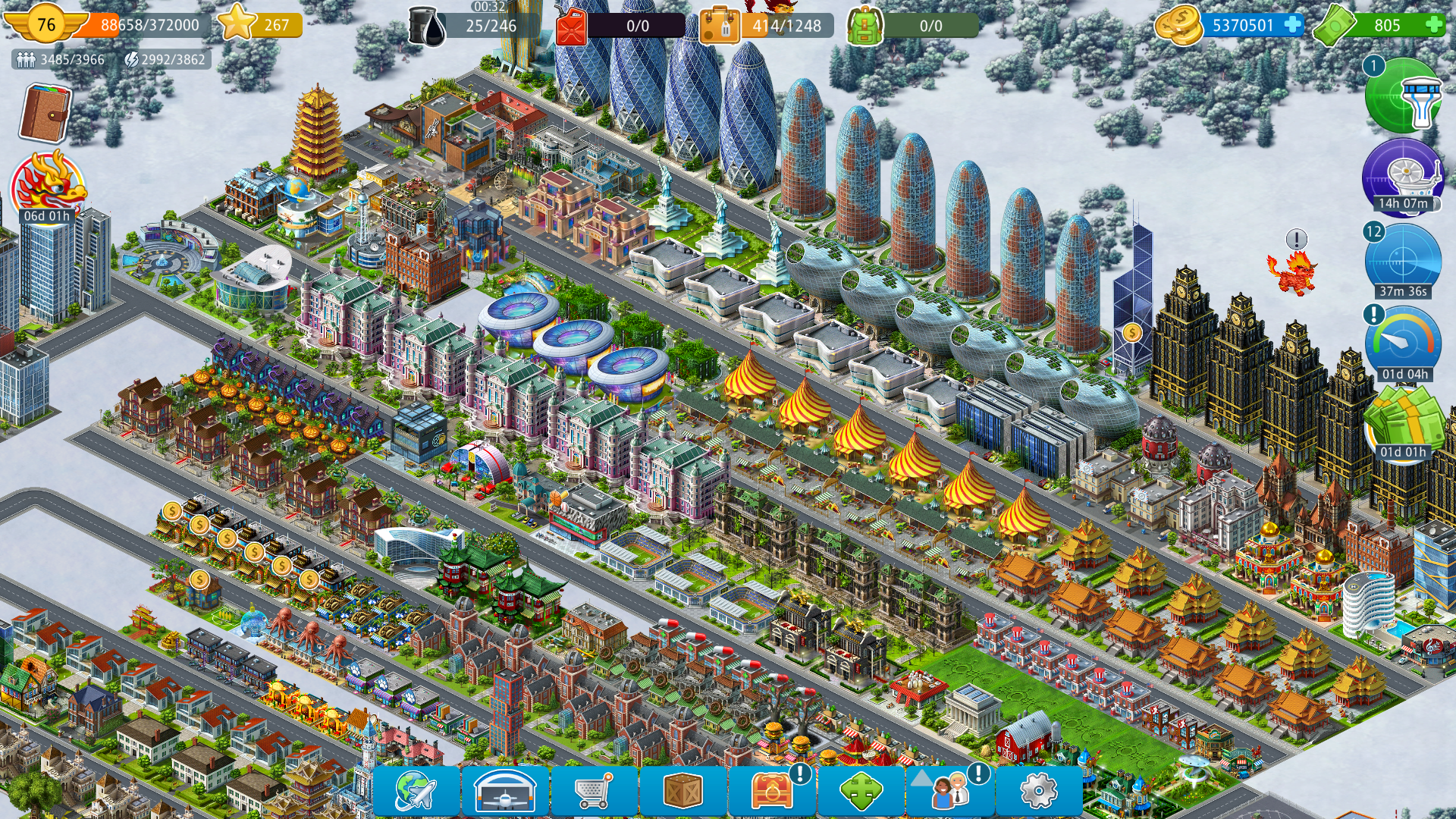This screenshot has width=1456, height=819.
Task: Open the friends and neighbors panel
Action: click(949, 792)
